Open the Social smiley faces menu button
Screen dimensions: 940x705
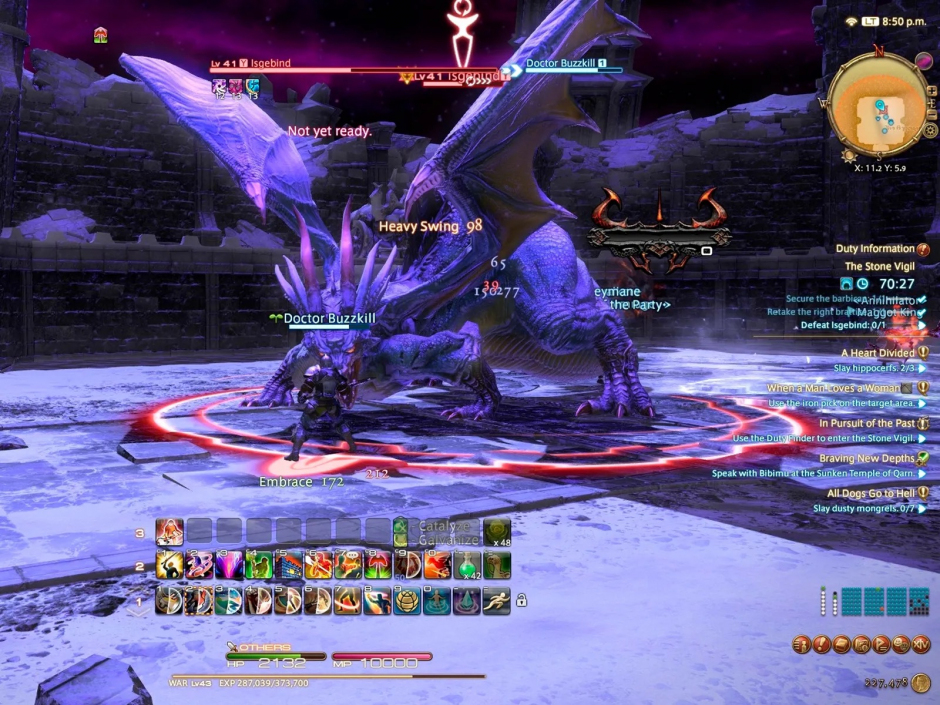[901, 645]
